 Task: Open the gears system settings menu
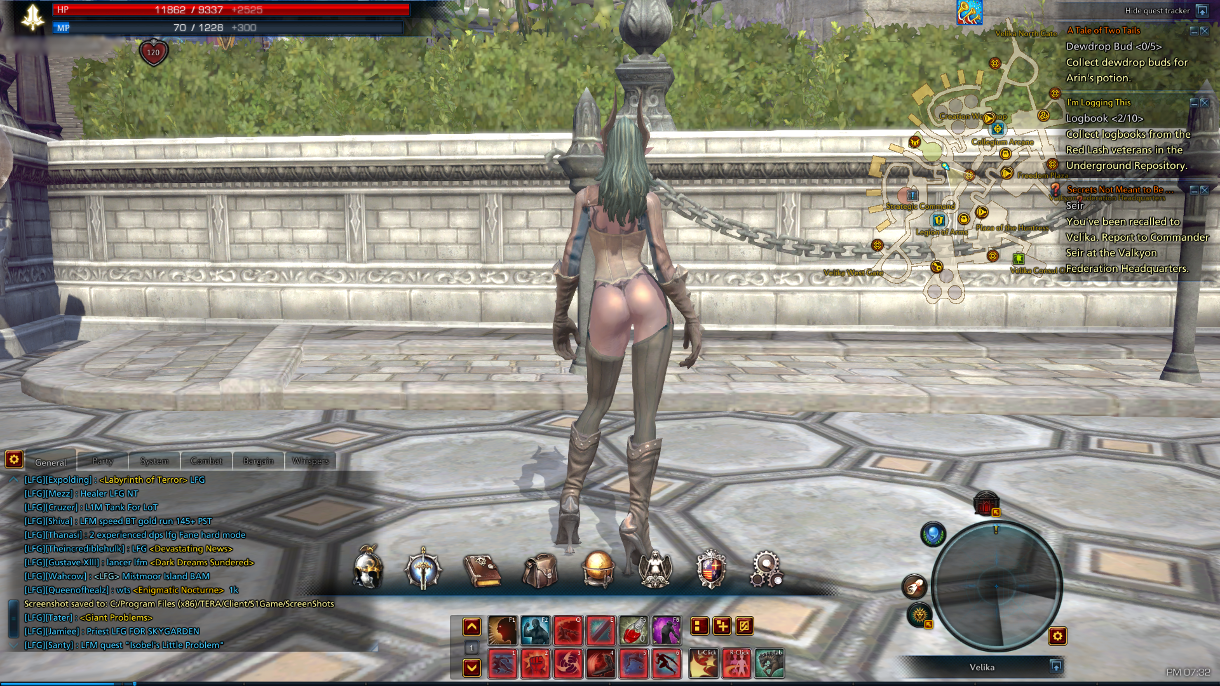(768, 569)
